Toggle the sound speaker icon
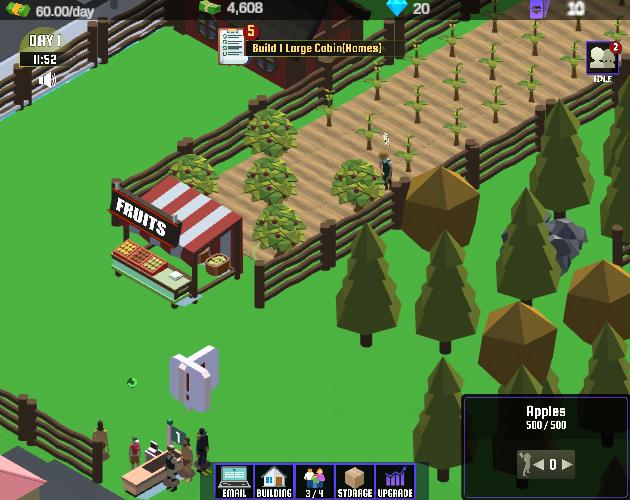The height and width of the screenshot is (500, 630). [47, 78]
